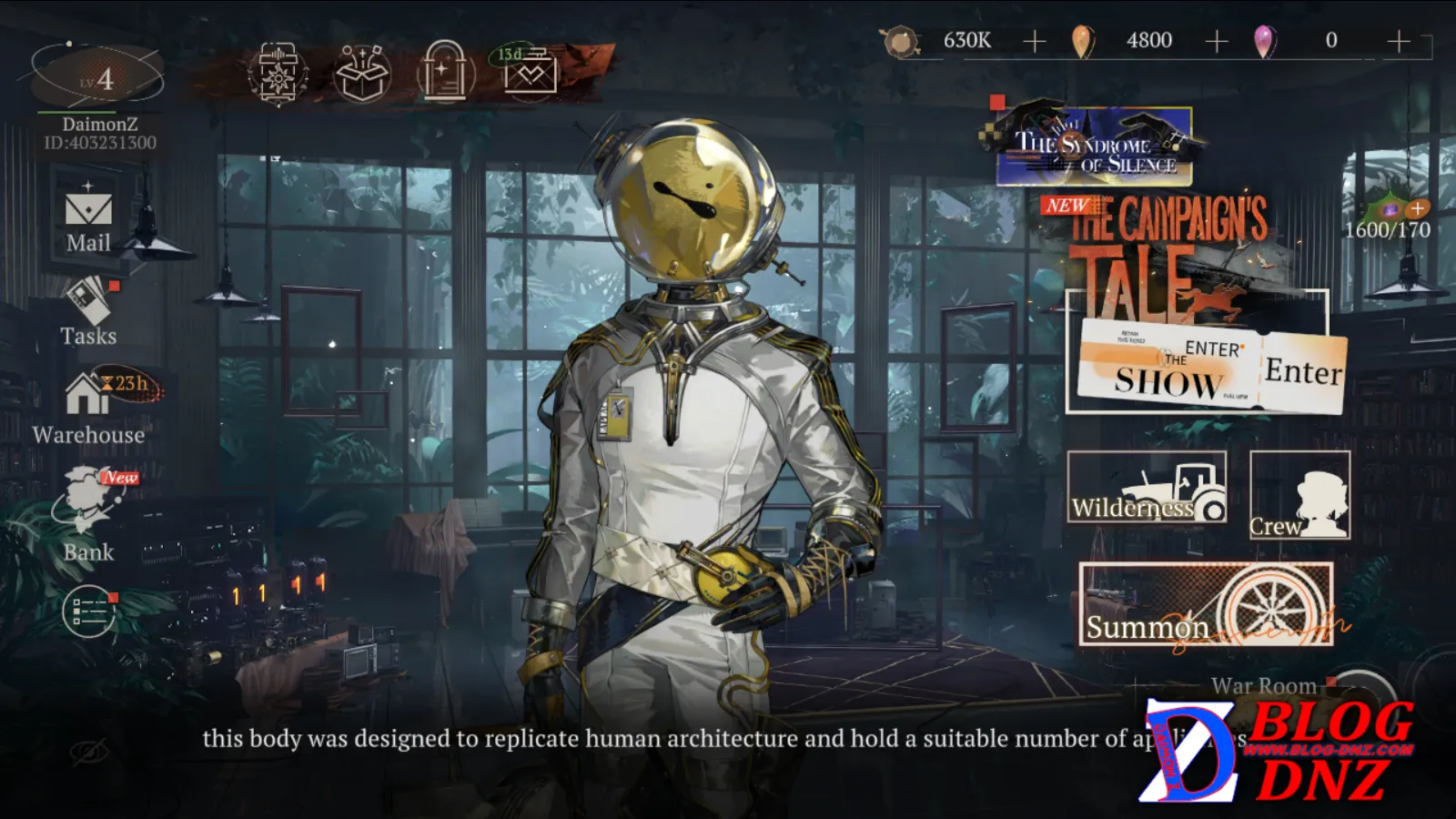Viewport: 1456px width, 819px height.
Task: Add more purple drop currency
Action: pos(1399,41)
